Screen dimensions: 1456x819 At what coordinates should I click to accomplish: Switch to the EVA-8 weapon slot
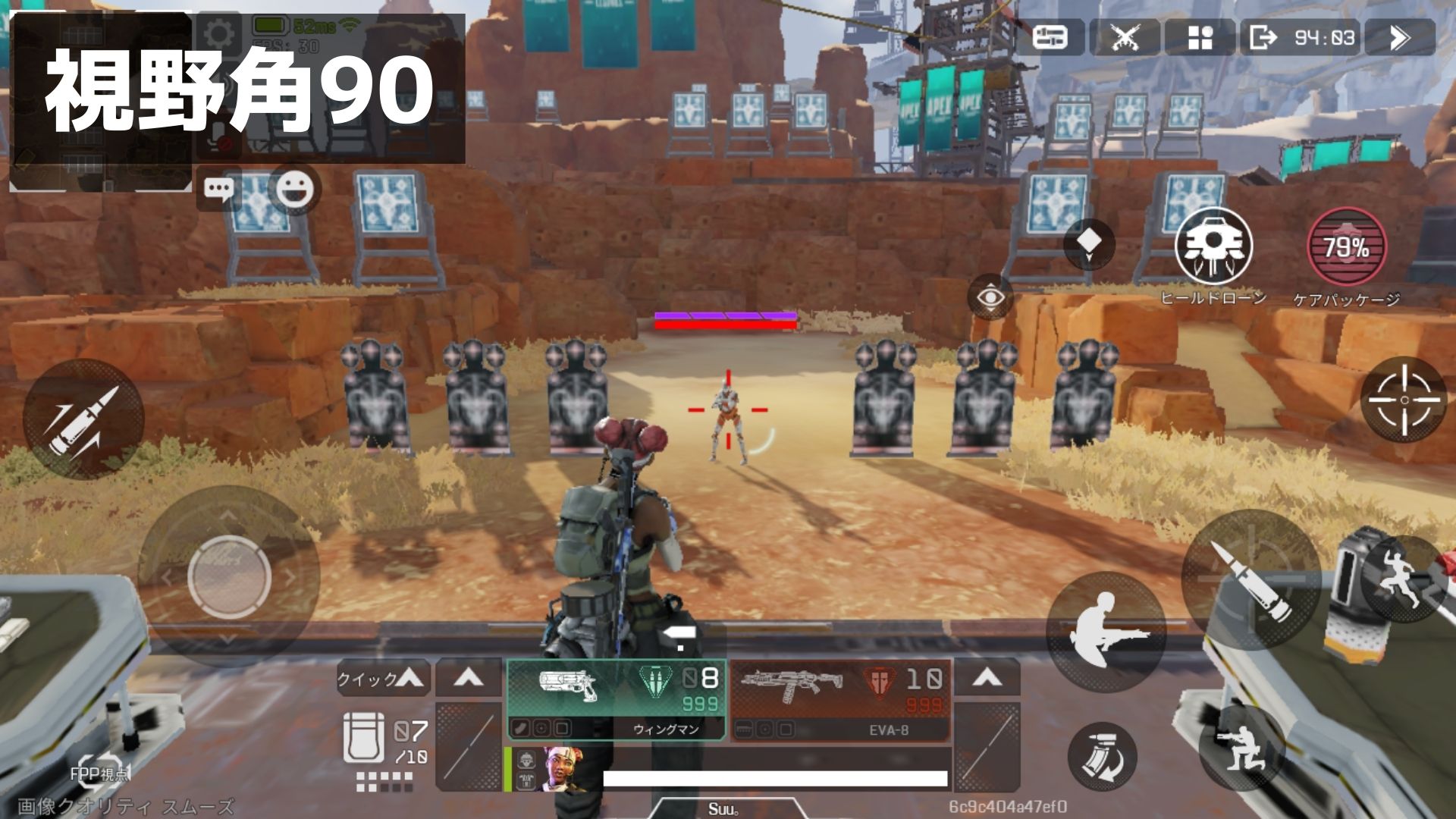click(840, 698)
